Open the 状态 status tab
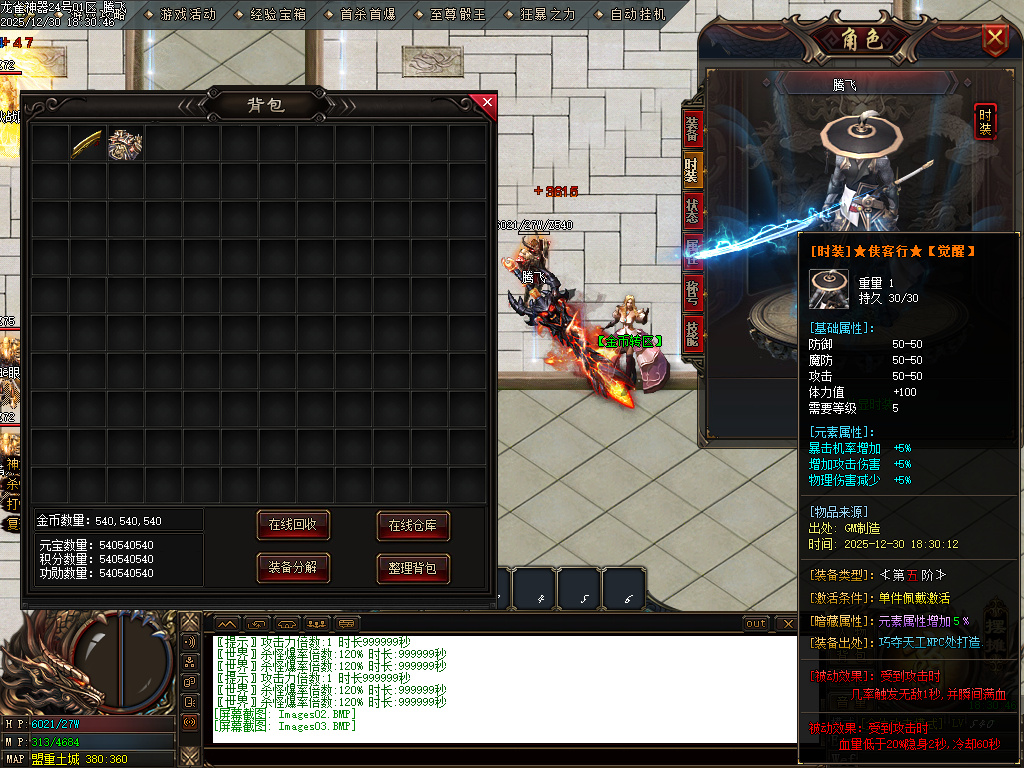The image size is (1024, 768). pyautogui.click(x=692, y=211)
